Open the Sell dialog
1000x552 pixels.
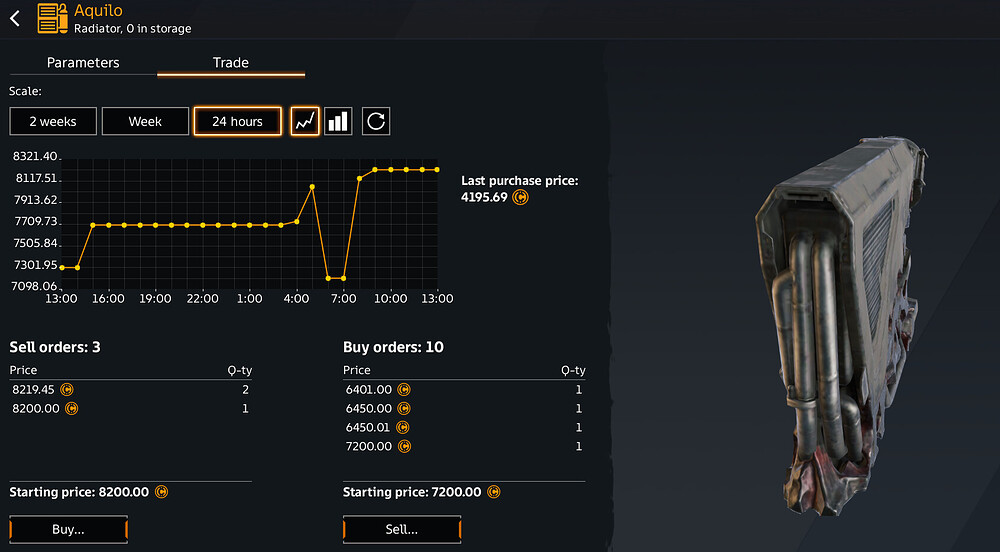click(402, 529)
